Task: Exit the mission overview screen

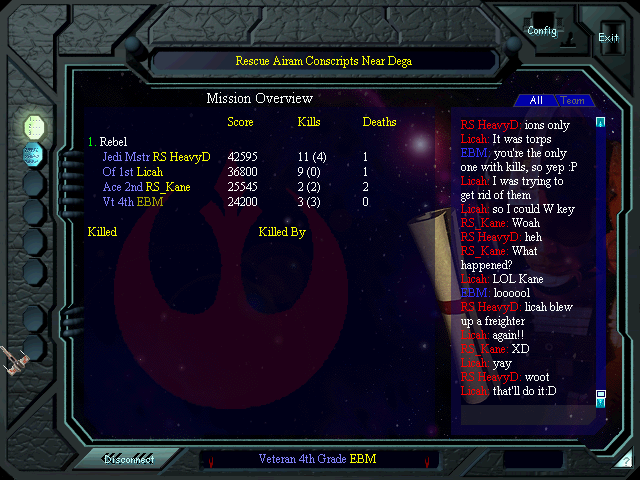Action: tap(608, 37)
